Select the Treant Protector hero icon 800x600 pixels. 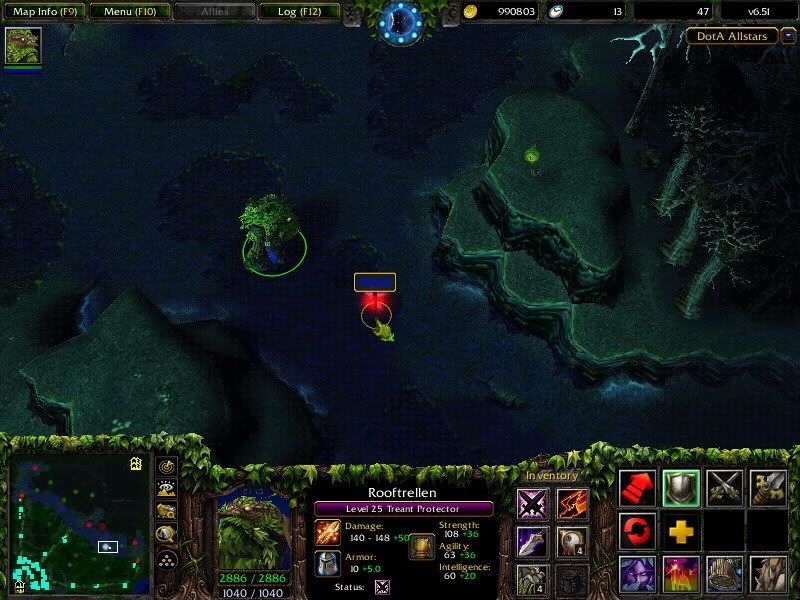[x=22, y=46]
